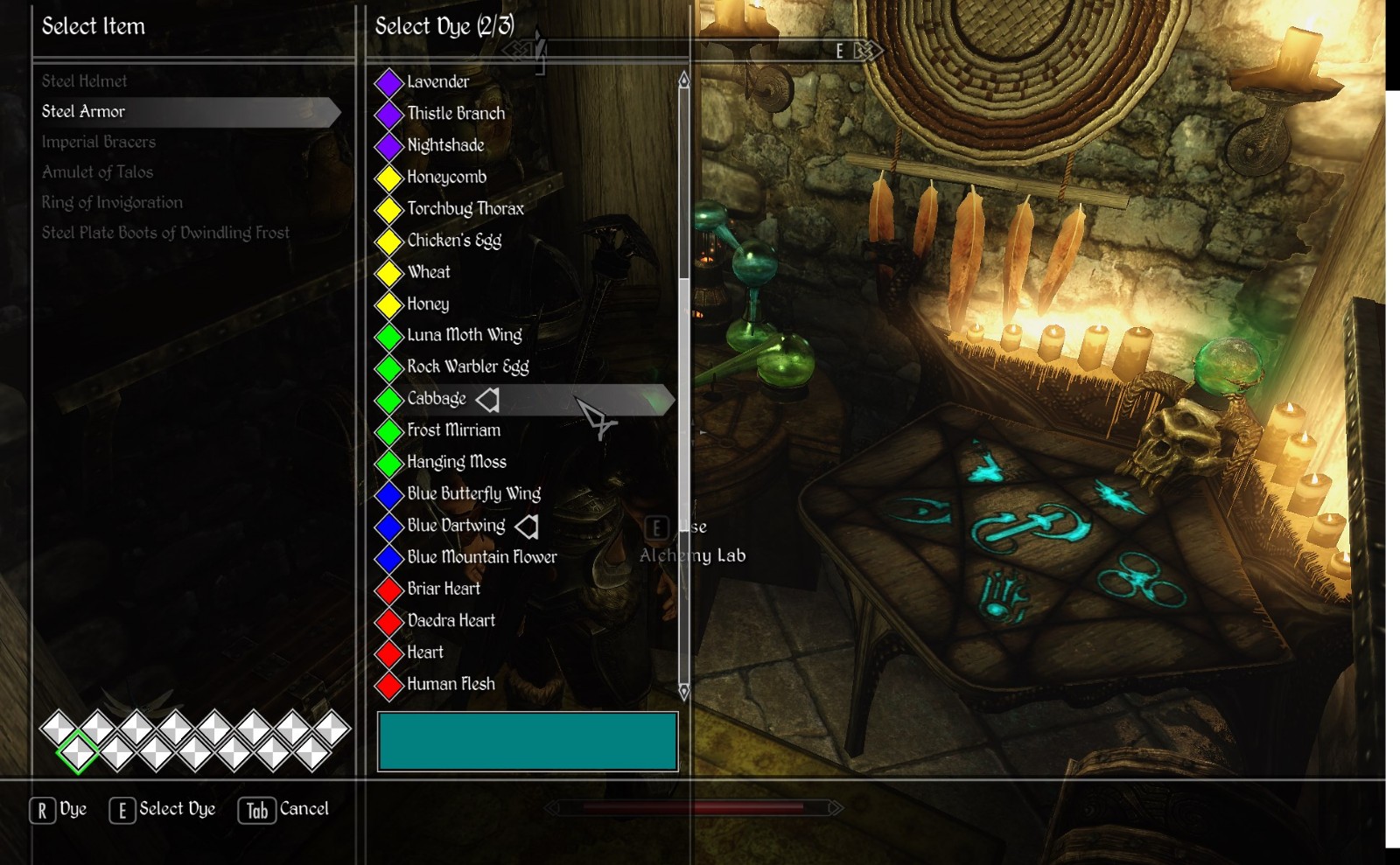
Task: Choose the Steel Armor item entry
Action: tap(84, 112)
